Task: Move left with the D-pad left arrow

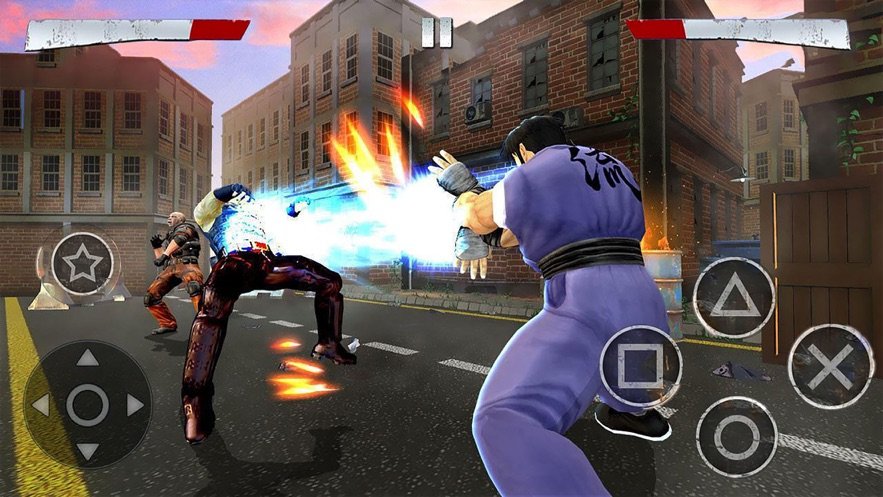Action: (41, 405)
